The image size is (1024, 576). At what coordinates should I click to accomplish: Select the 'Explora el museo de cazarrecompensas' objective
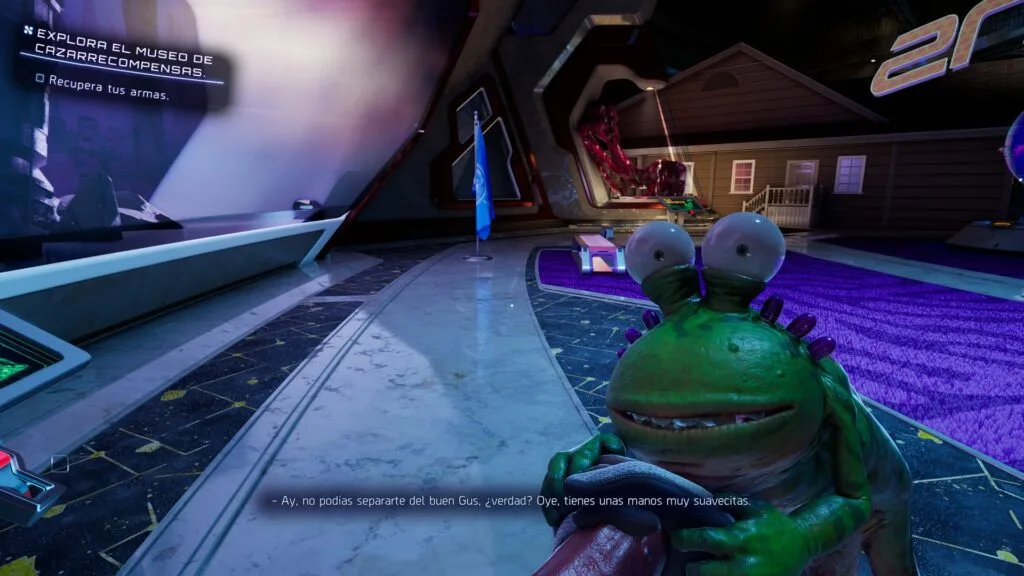pyautogui.click(x=122, y=53)
